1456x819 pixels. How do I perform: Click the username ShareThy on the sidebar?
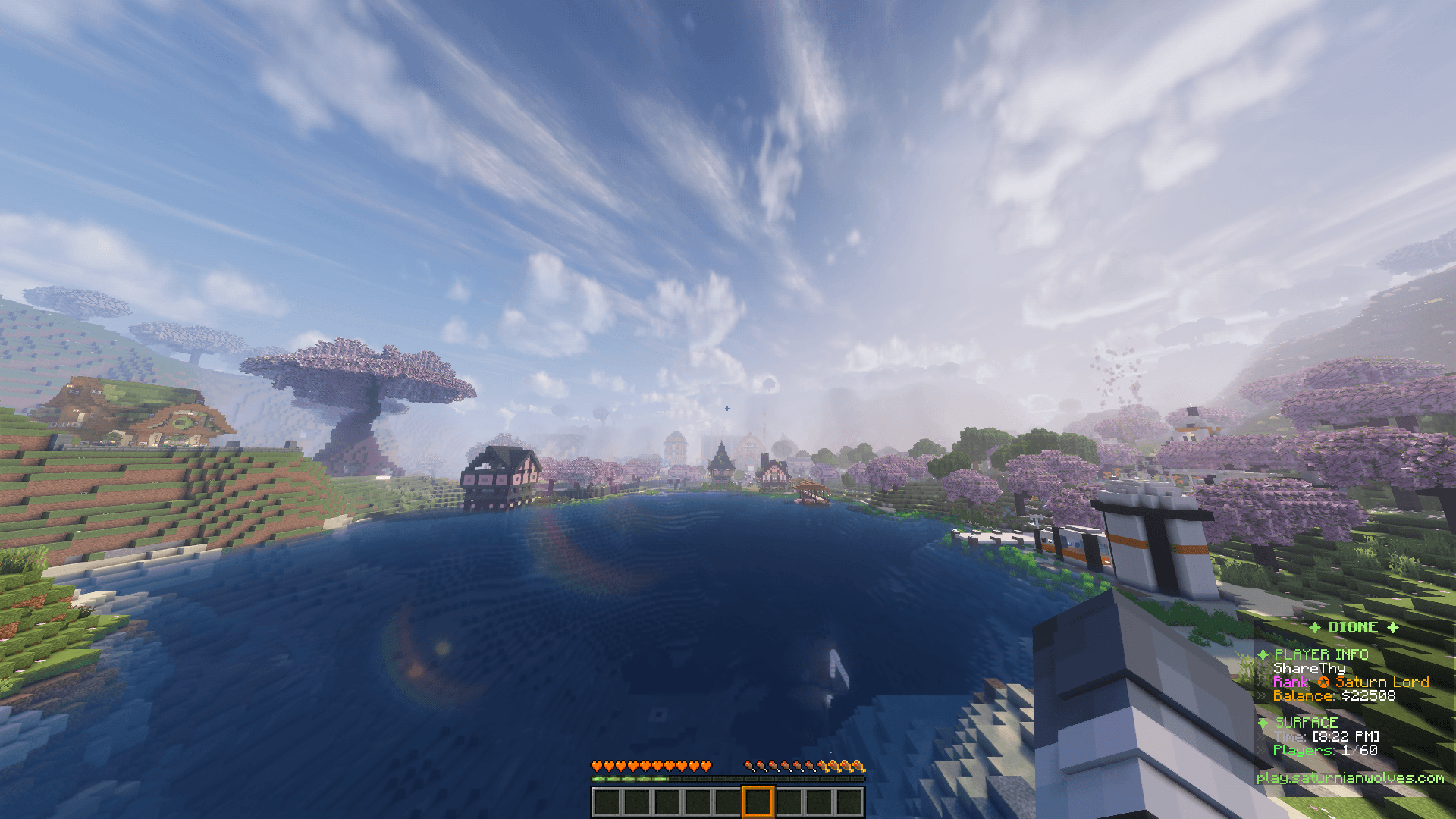[1310, 669]
